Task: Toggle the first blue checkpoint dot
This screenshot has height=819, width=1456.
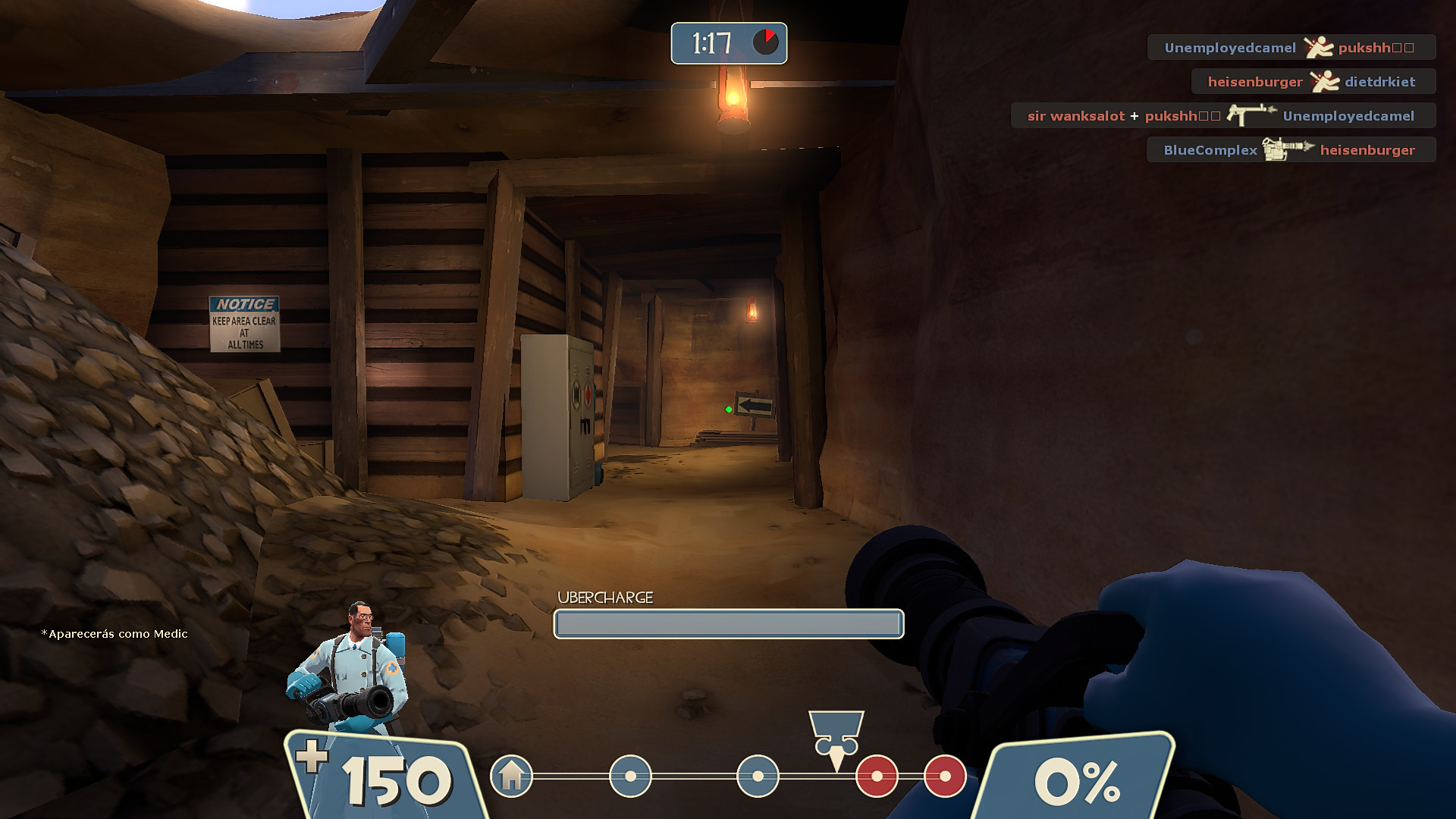Action: [629, 777]
